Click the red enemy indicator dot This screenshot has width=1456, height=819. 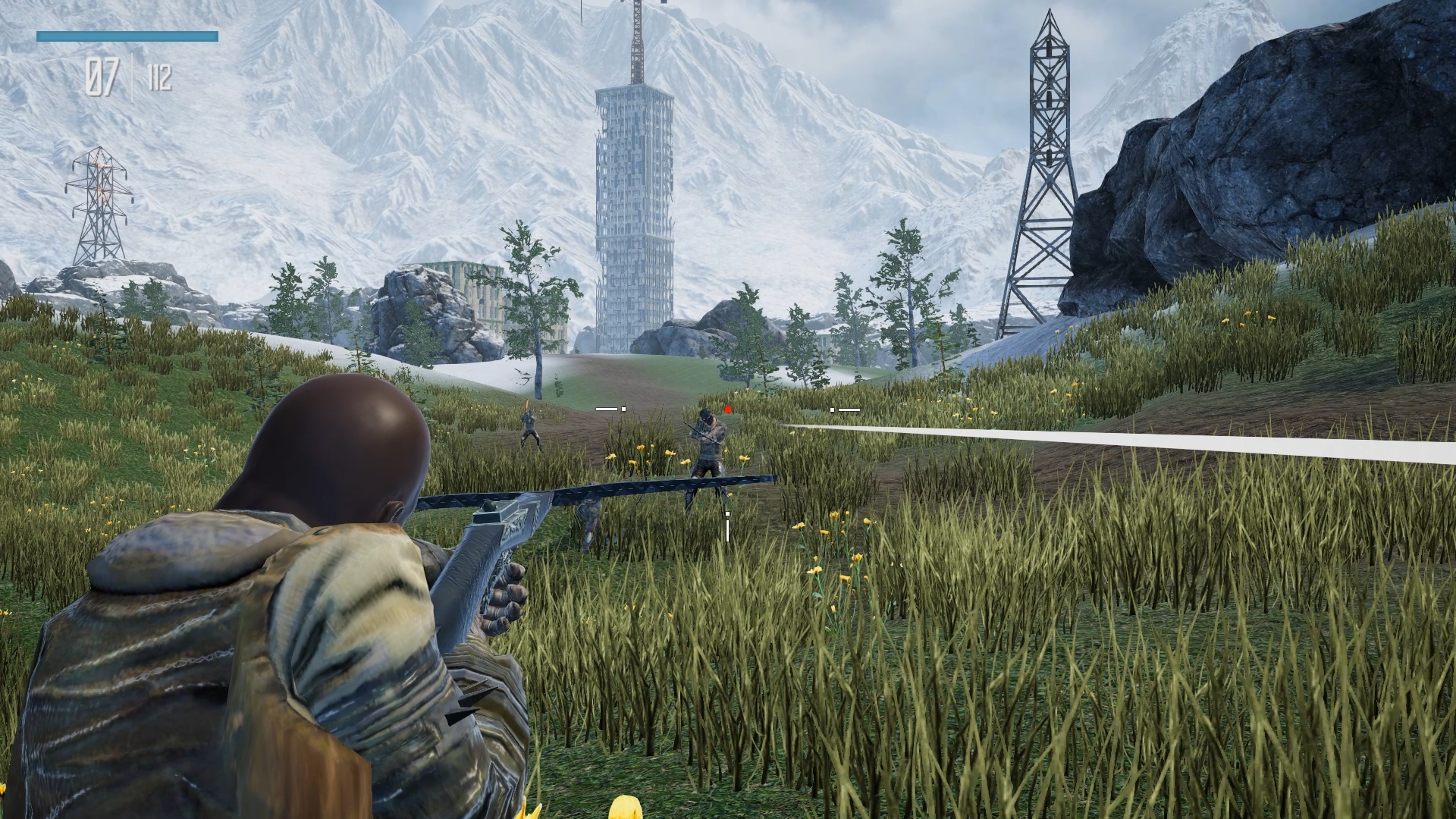(728, 409)
